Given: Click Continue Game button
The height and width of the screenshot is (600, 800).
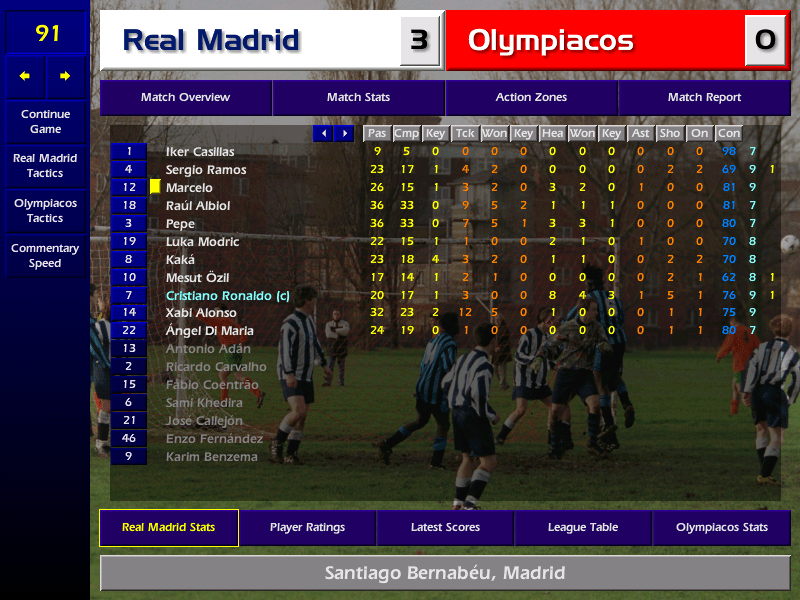Looking at the screenshot, I should 45,121.
